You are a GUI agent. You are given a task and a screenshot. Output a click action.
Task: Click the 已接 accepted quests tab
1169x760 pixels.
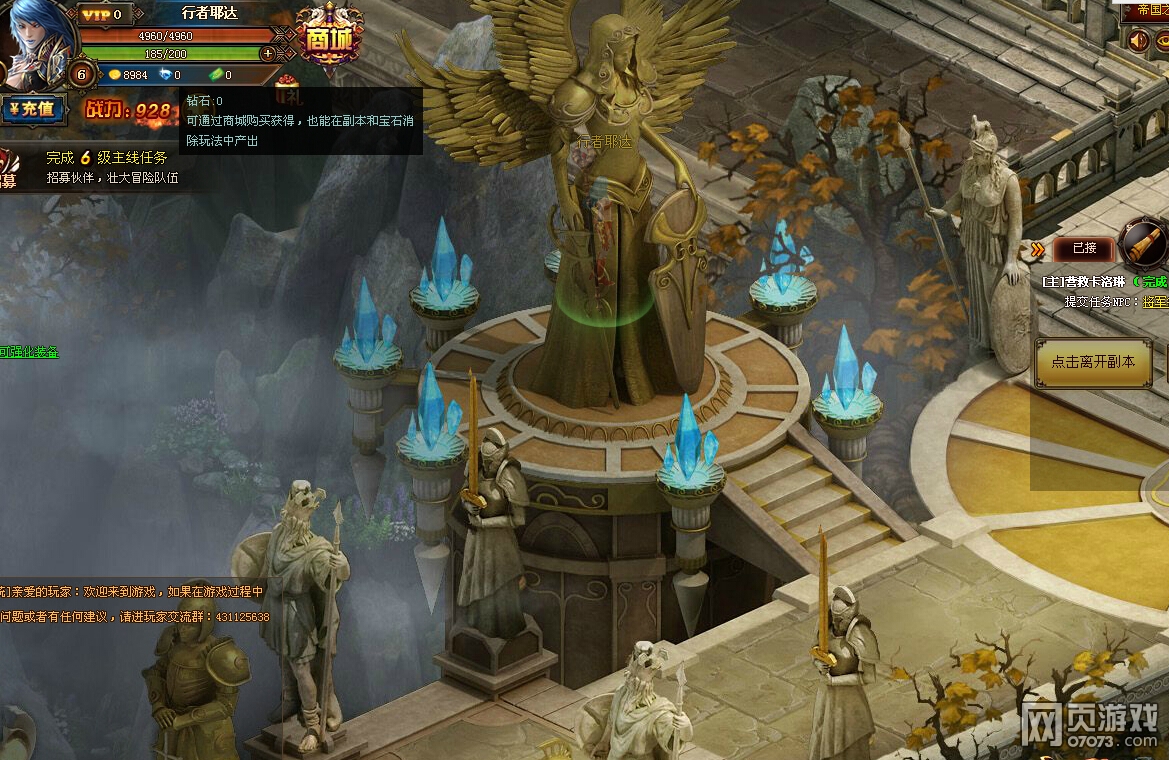(1084, 248)
